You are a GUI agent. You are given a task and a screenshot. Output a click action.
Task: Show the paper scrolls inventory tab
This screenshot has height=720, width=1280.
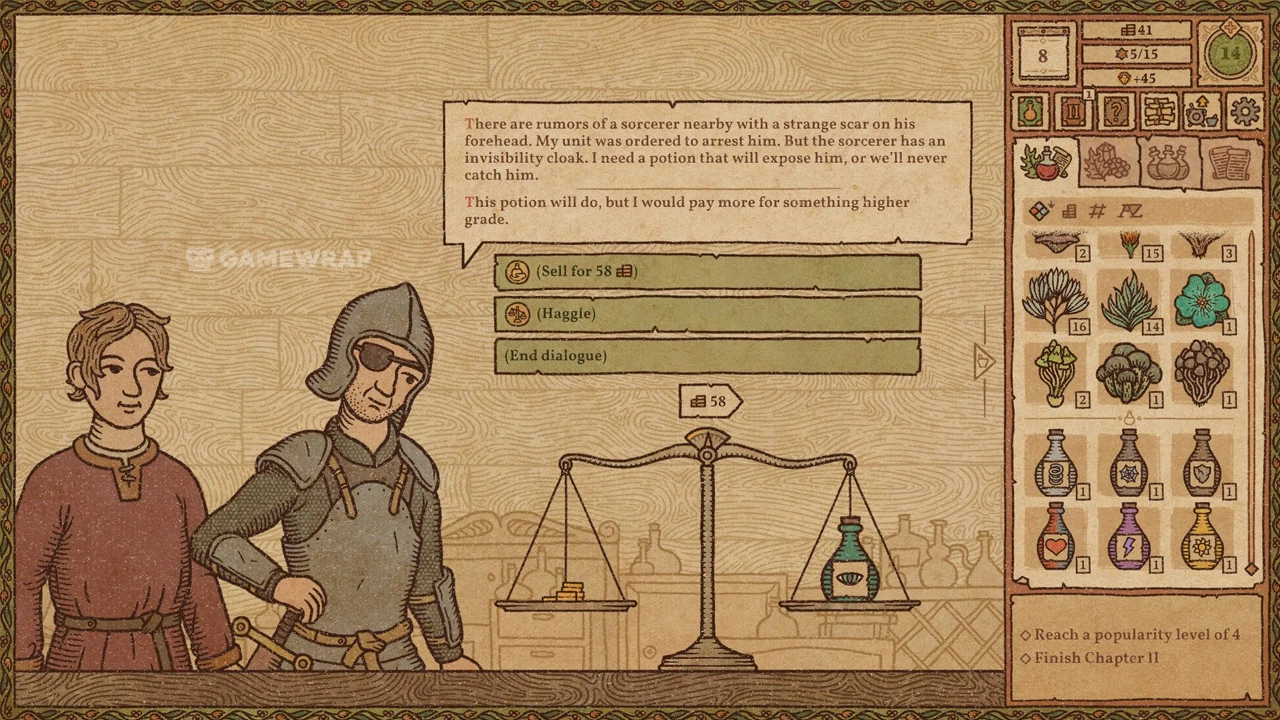coord(1229,163)
